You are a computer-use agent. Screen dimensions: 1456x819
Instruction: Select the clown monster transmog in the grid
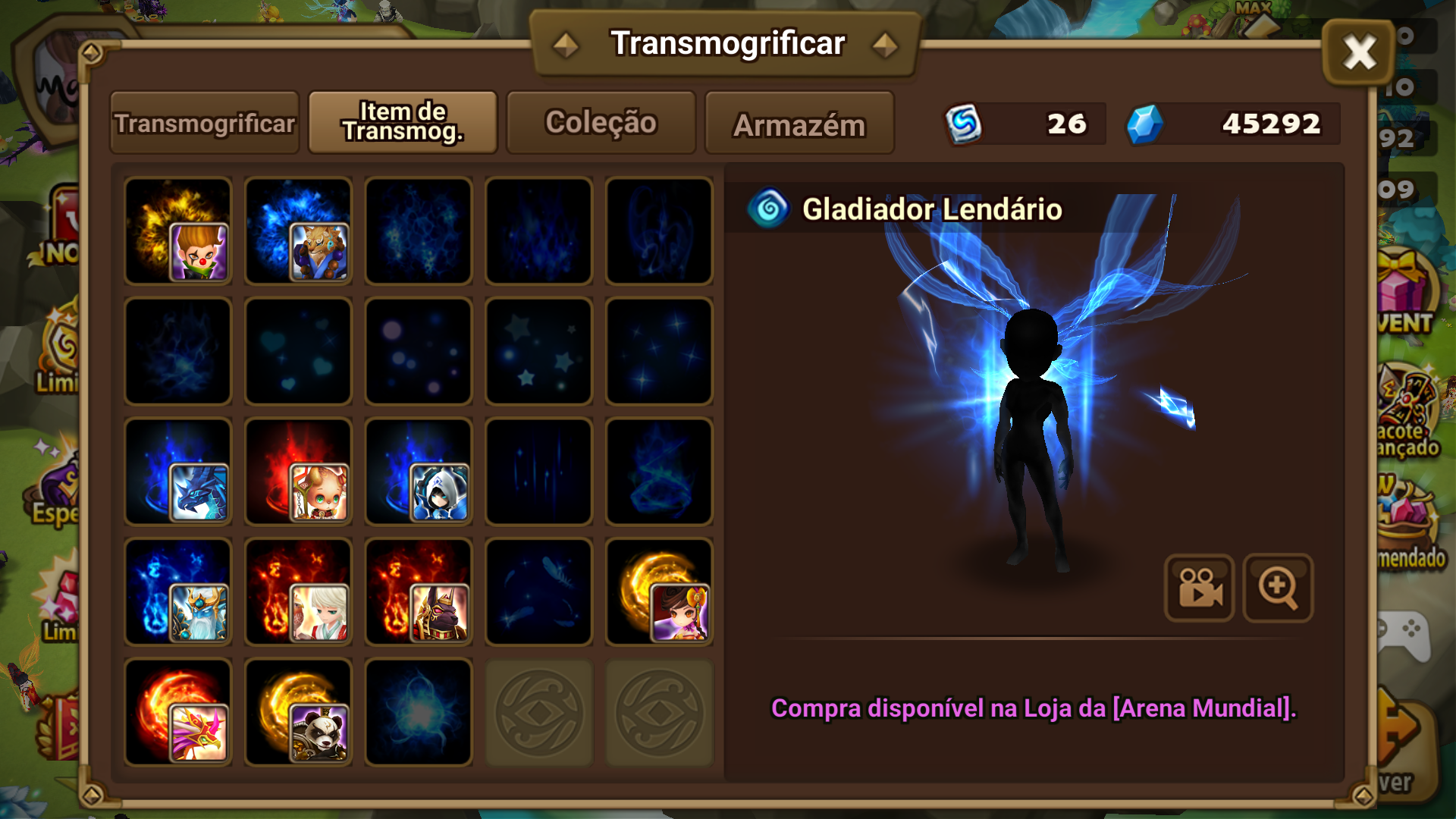pos(177,231)
